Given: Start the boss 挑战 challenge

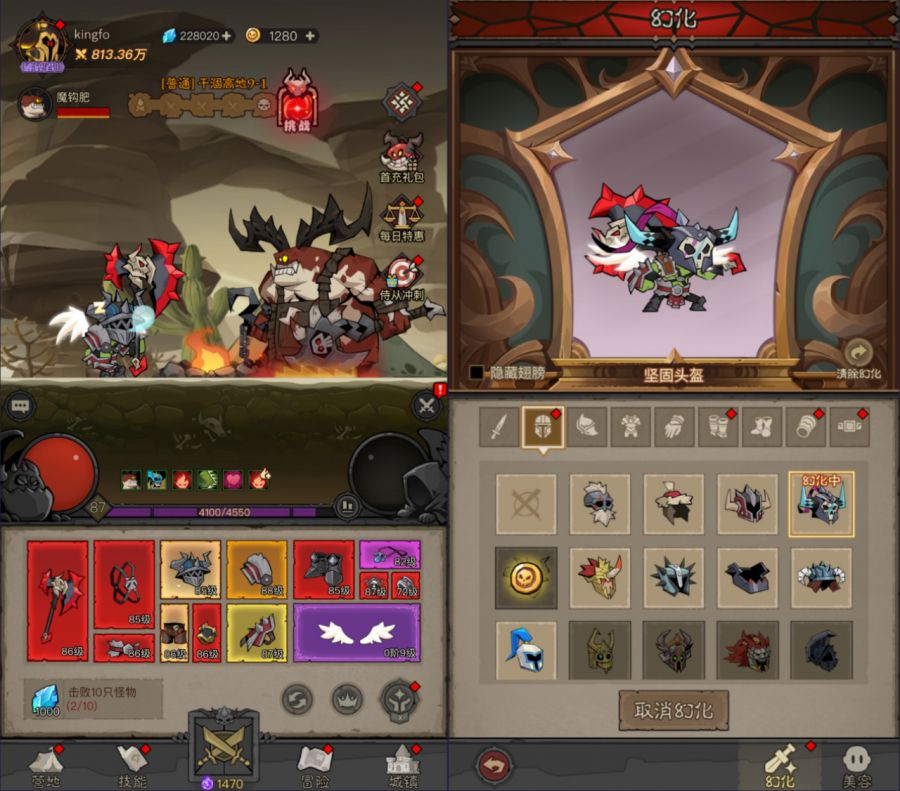Looking at the screenshot, I should 297,101.
